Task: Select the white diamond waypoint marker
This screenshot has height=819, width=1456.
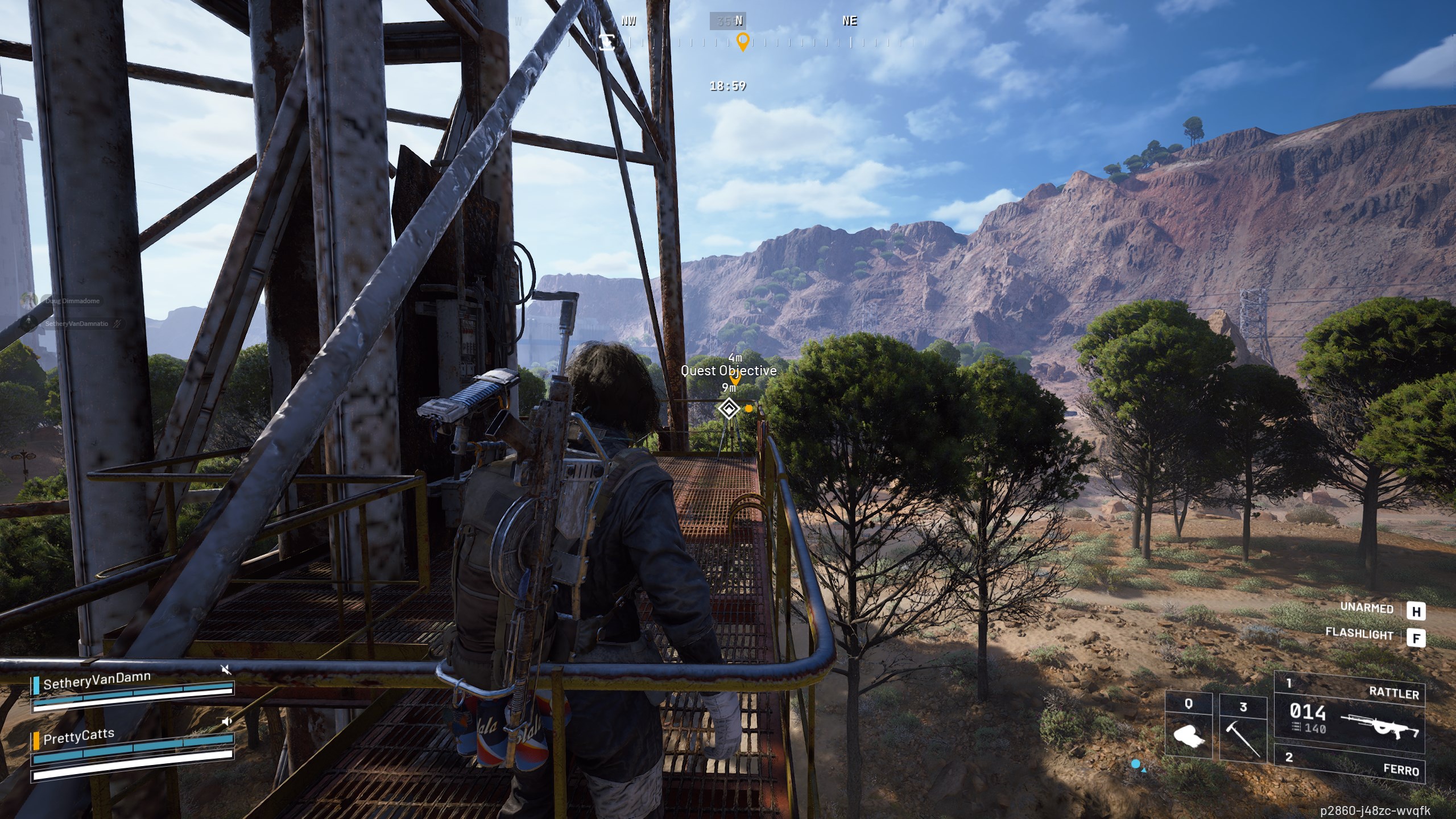Action: pos(728,408)
